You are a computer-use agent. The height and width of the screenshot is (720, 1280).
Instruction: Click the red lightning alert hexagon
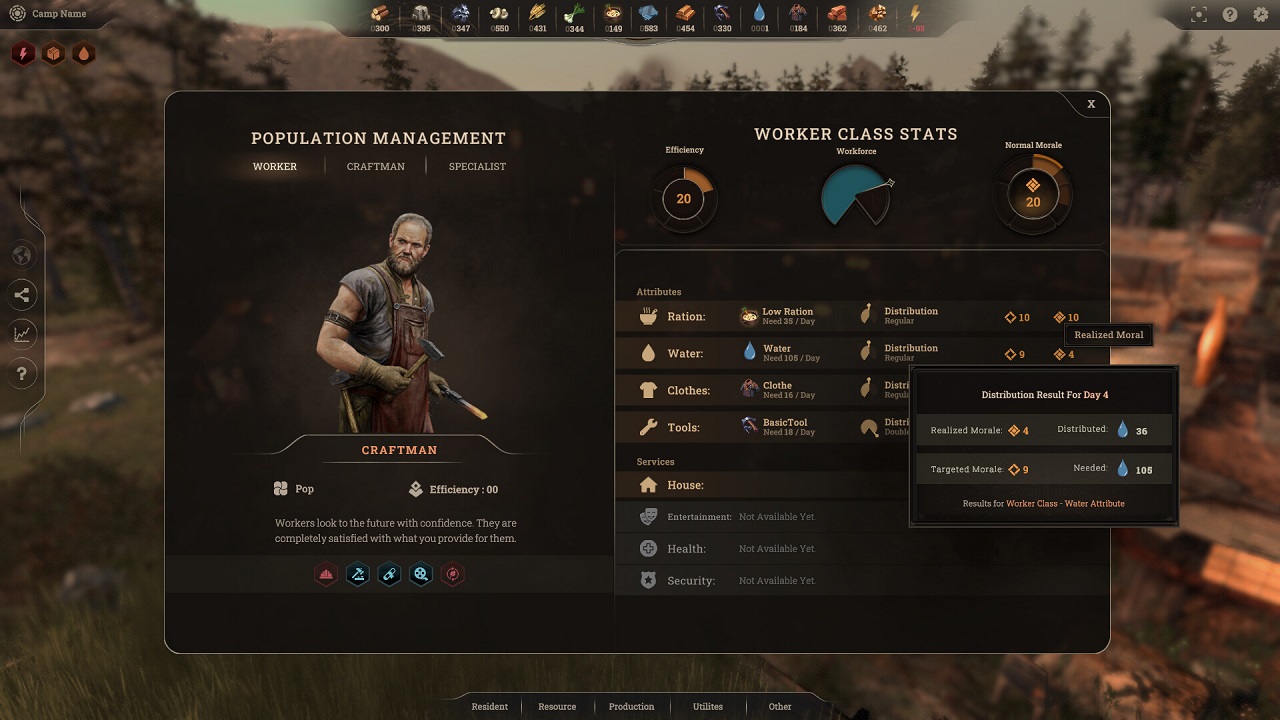pyautogui.click(x=22, y=53)
